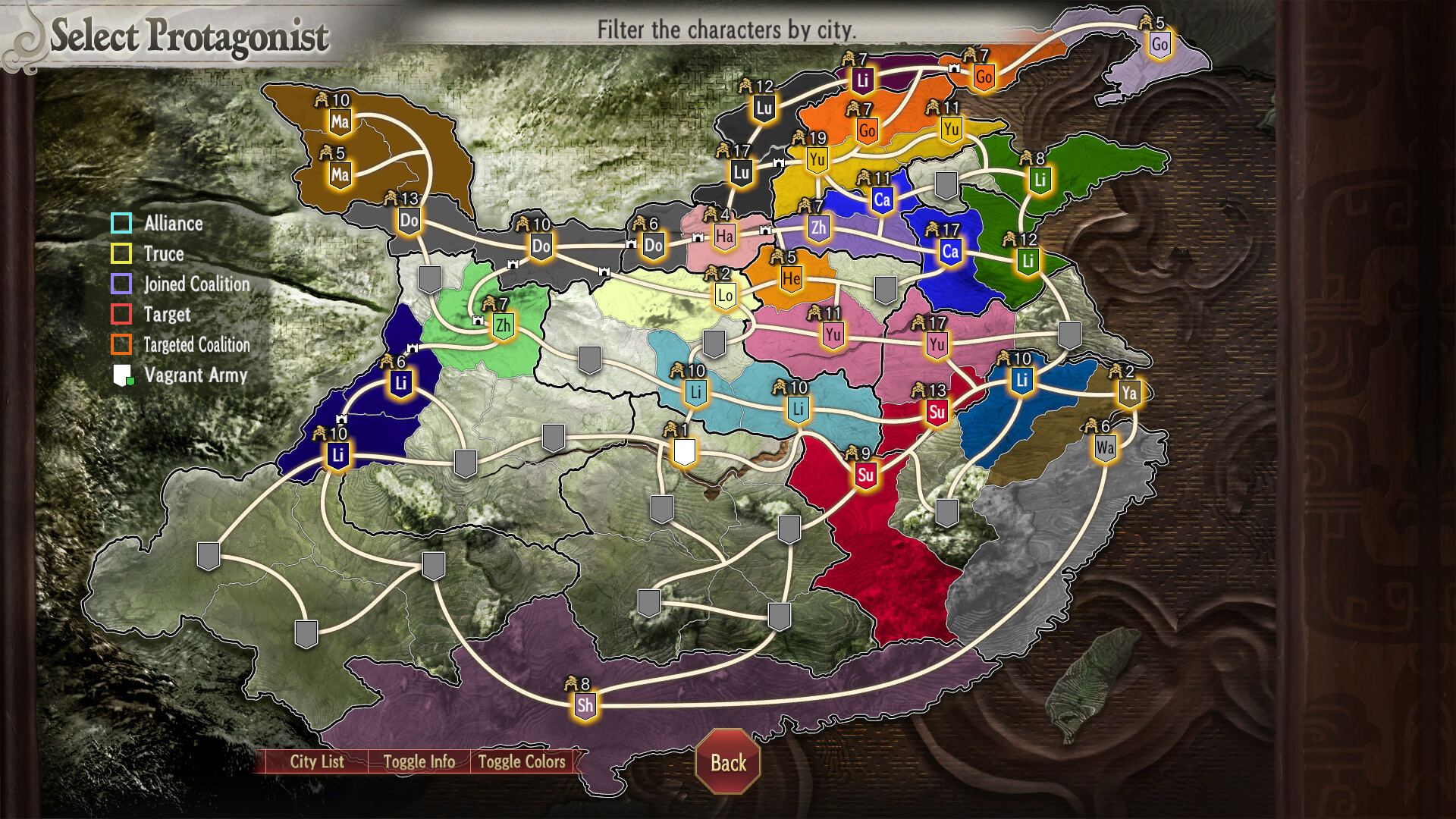Toggle the faction colors overlay

[522, 762]
